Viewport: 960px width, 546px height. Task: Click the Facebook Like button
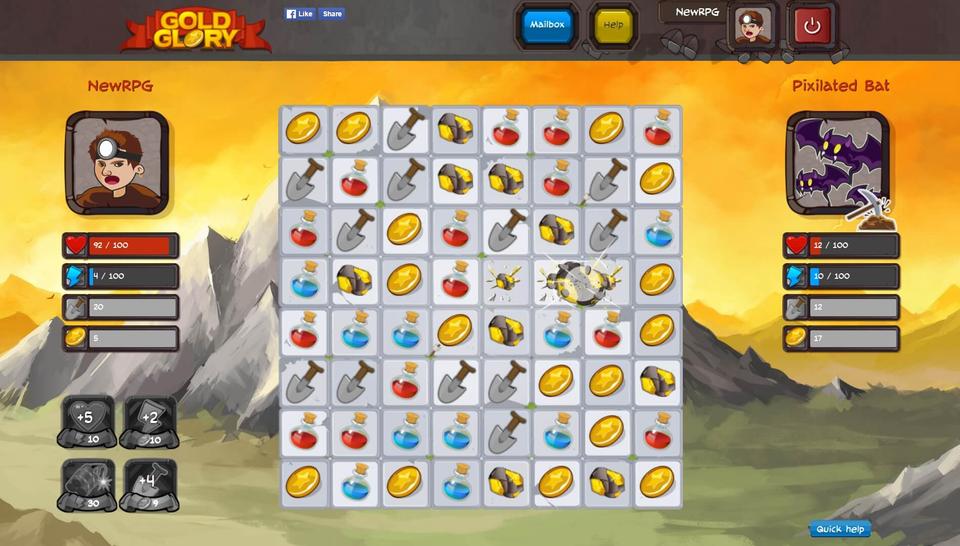[x=300, y=14]
